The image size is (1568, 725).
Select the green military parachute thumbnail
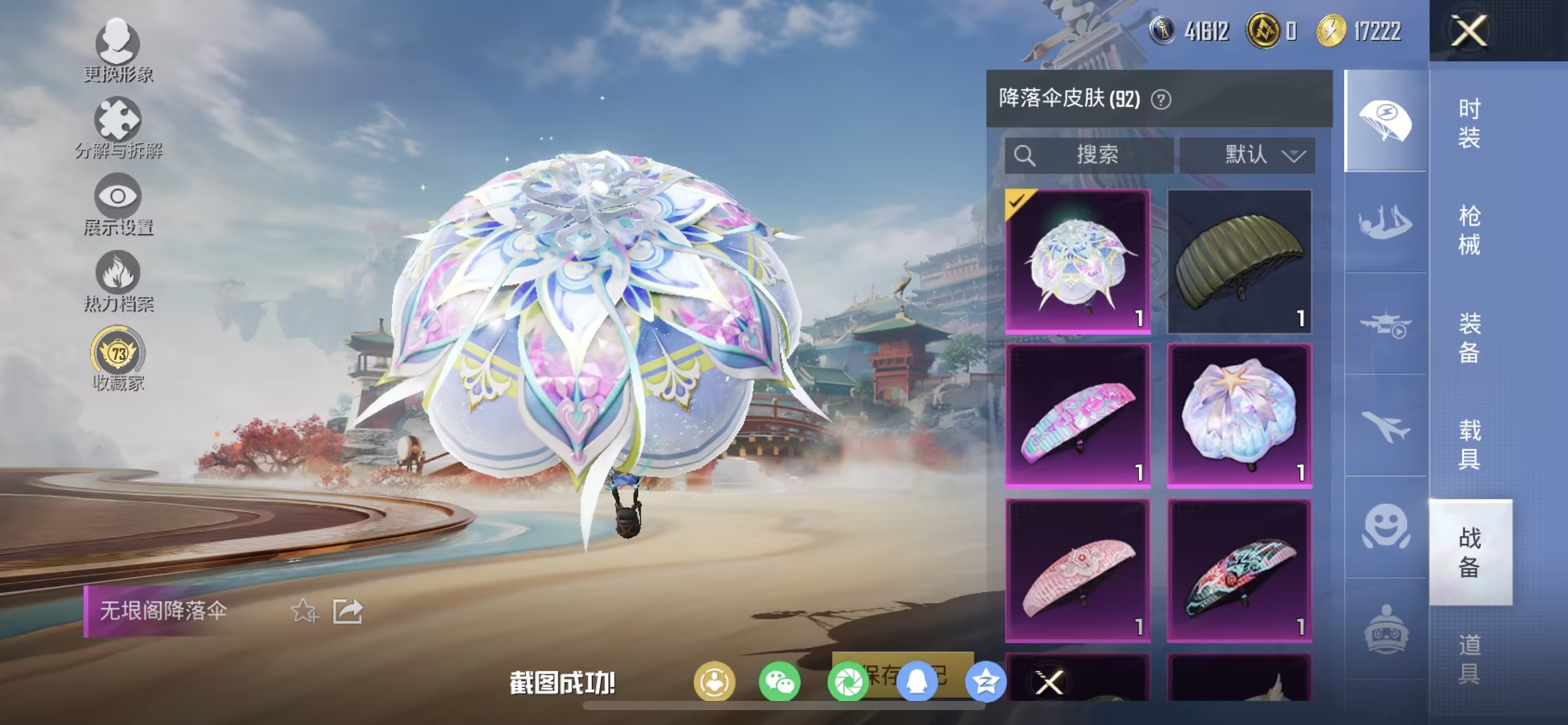tap(1239, 262)
